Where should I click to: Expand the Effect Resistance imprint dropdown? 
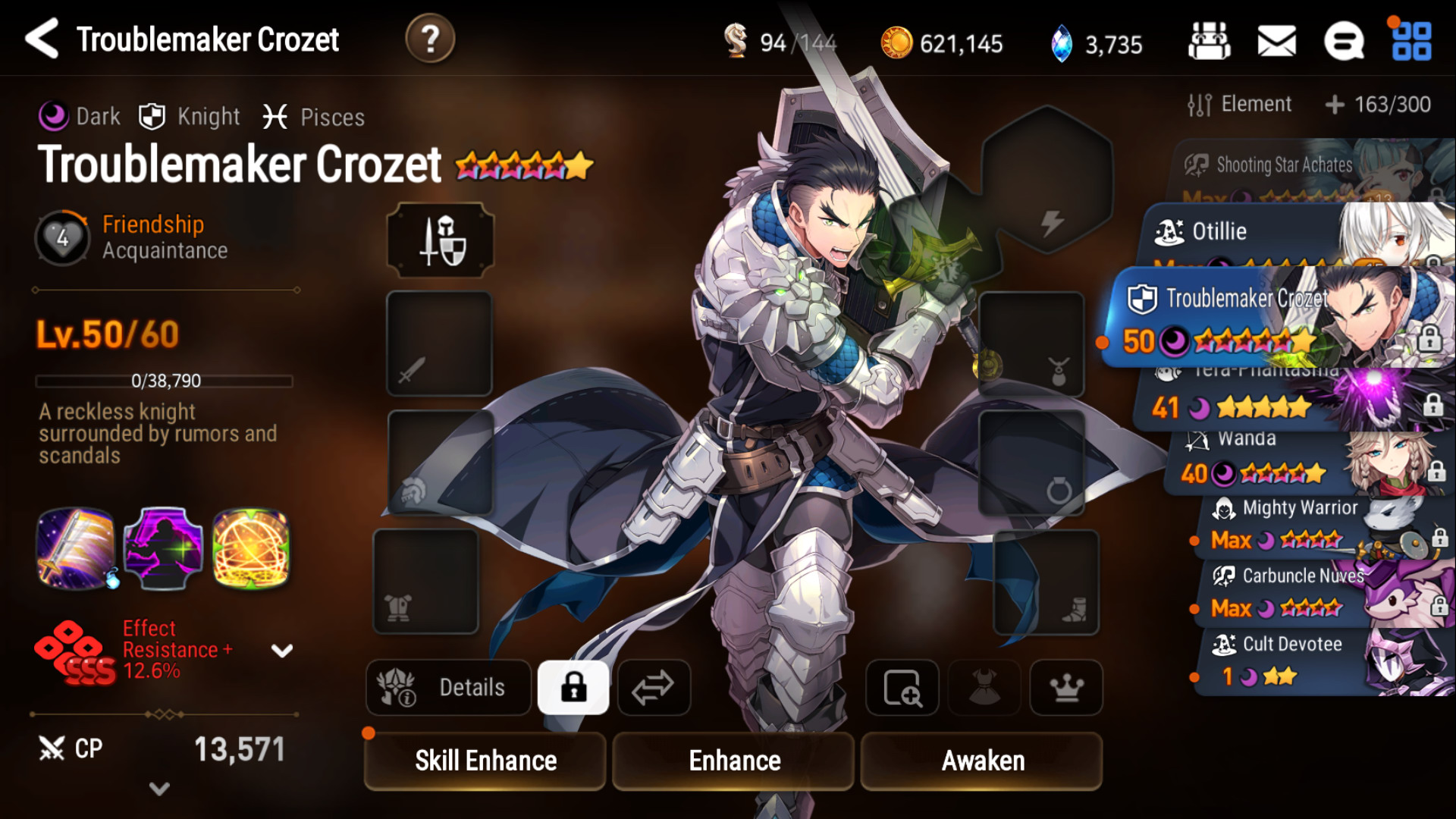click(x=282, y=651)
